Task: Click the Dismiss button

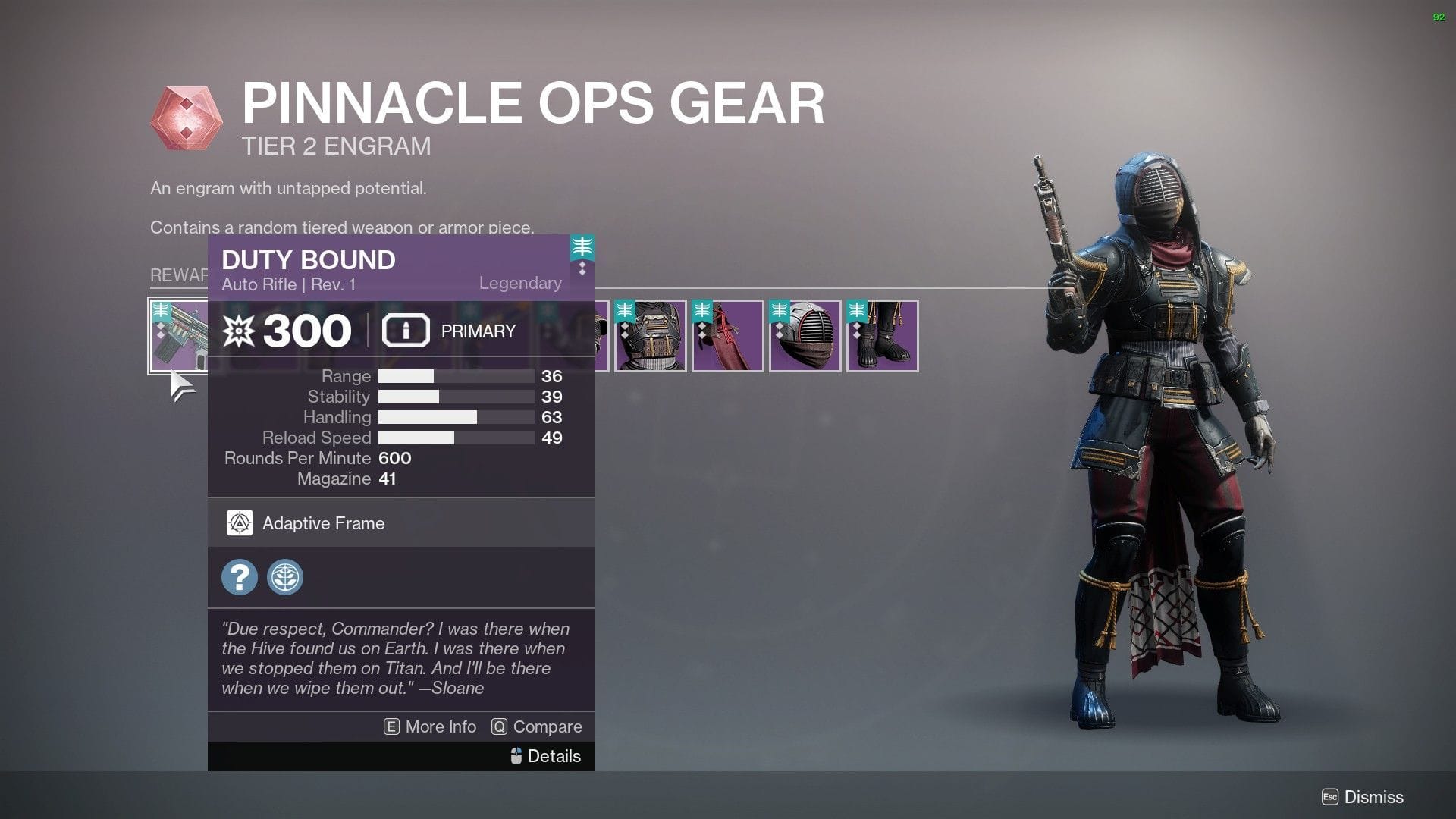Action: click(x=1375, y=797)
